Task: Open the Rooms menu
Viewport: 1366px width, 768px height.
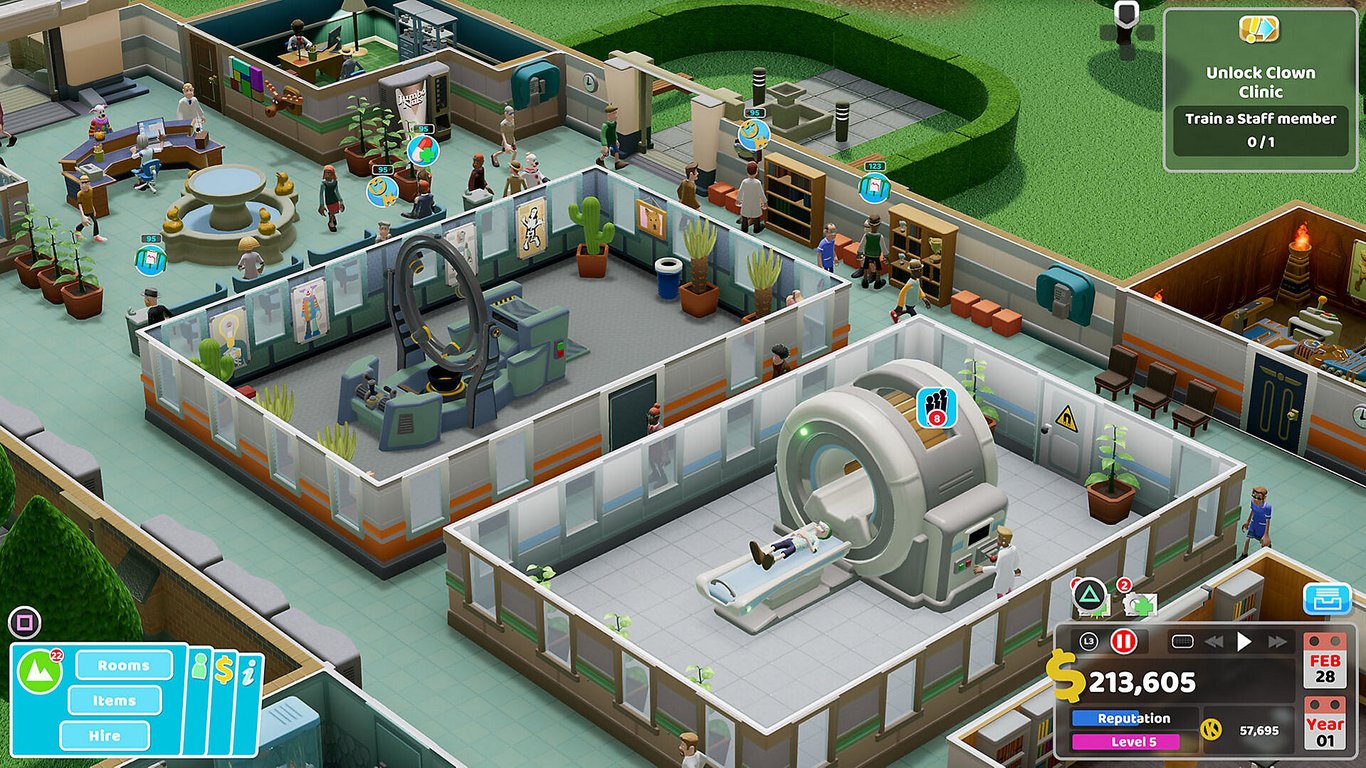Action: (x=124, y=666)
